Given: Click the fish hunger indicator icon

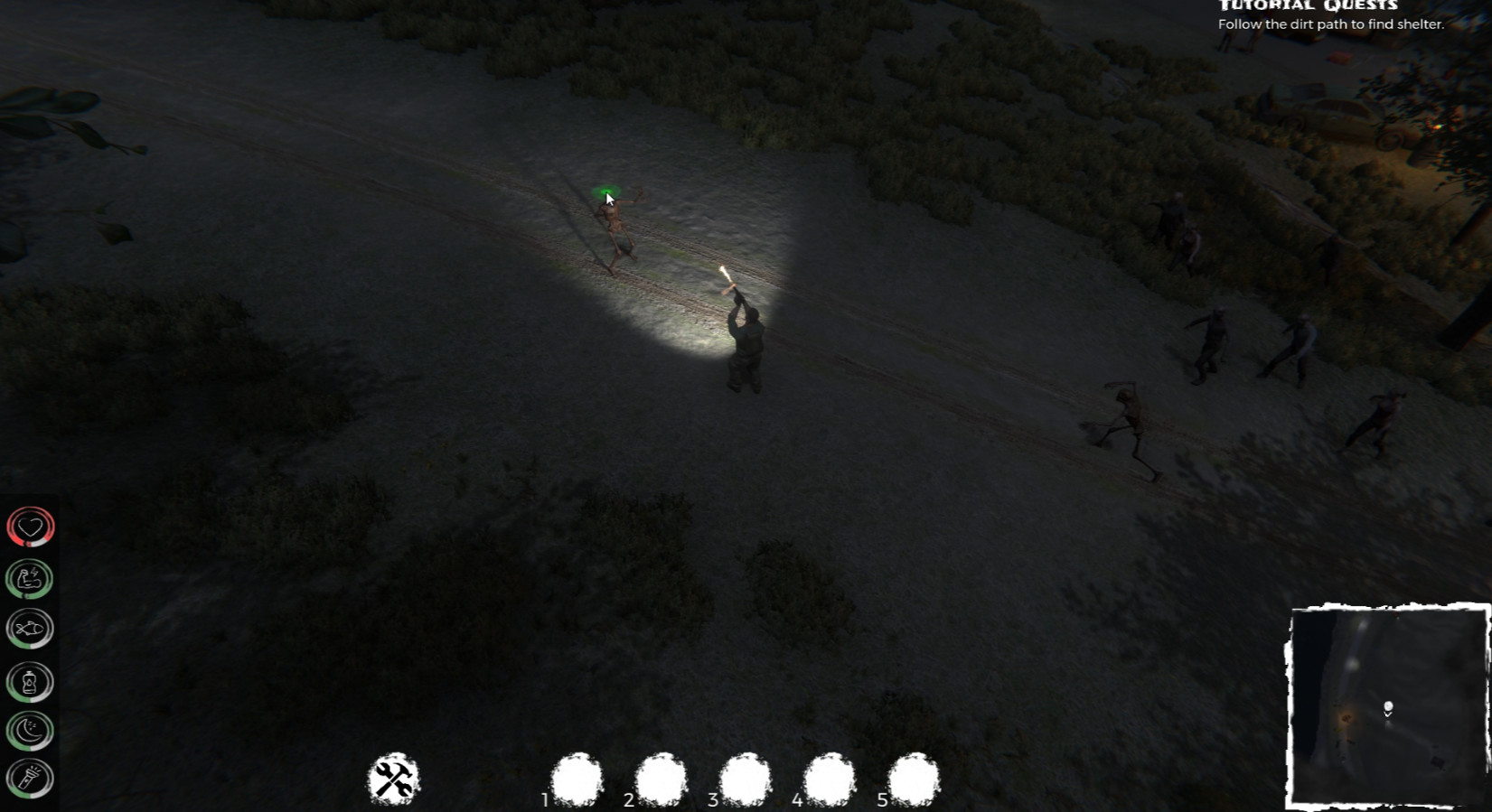Looking at the screenshot, I should click(29, 629).
